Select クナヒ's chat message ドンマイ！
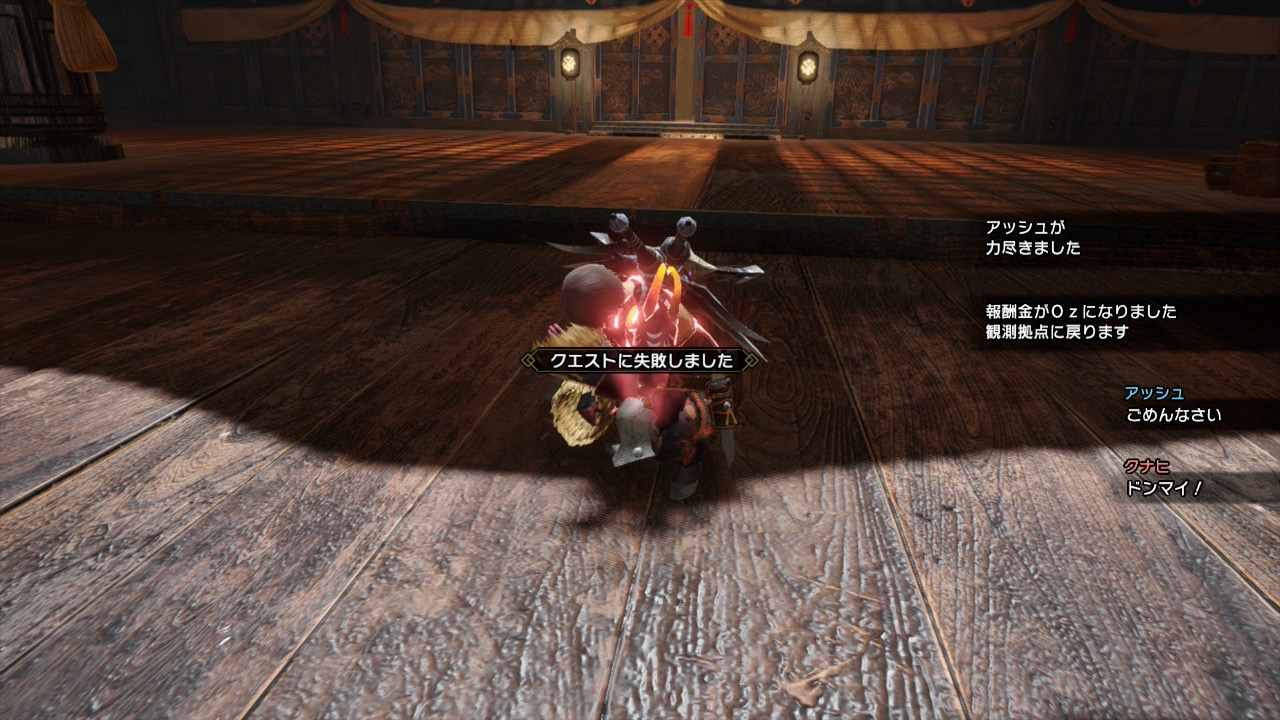 click(1163, 488)
